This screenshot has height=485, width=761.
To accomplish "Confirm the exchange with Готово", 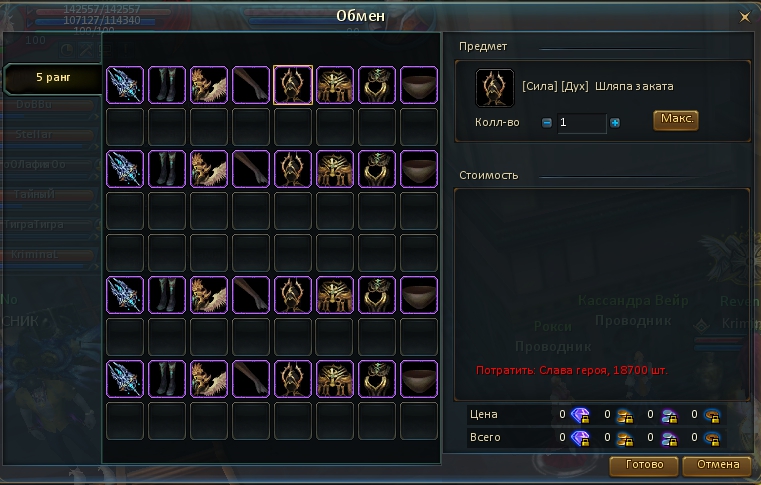I will (x=644, y=465).
